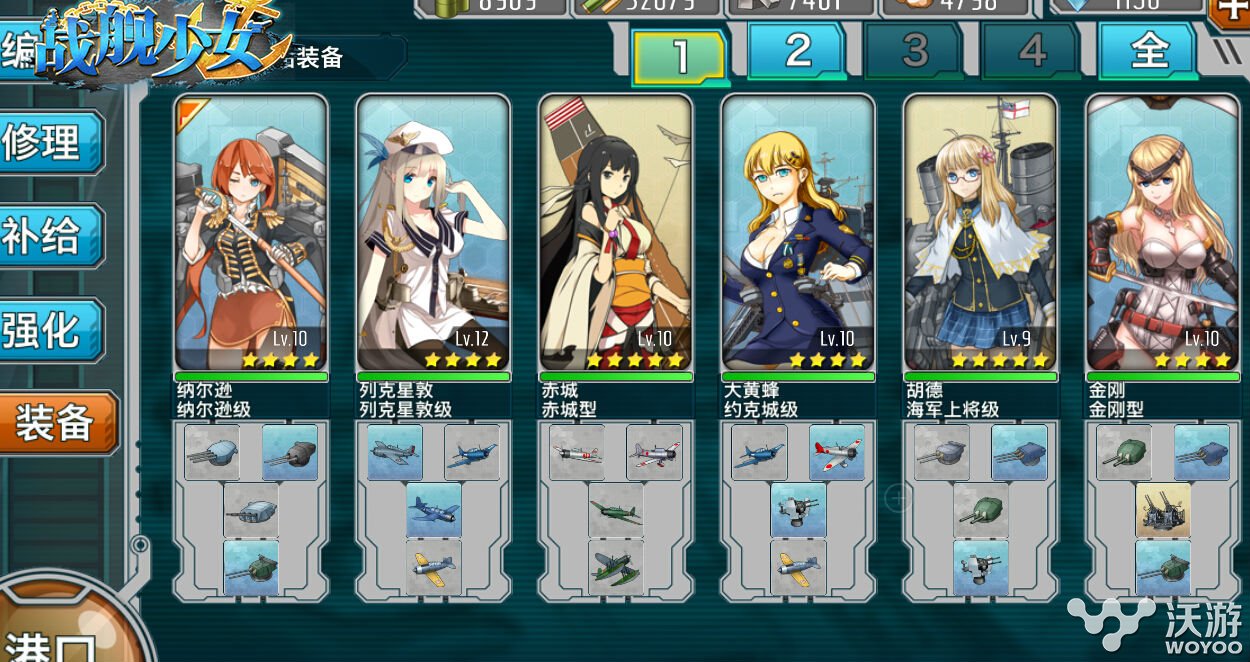Screen dimensions: 1250x662
Task: Select fleet tab 4
Action: click(1031, 50)
